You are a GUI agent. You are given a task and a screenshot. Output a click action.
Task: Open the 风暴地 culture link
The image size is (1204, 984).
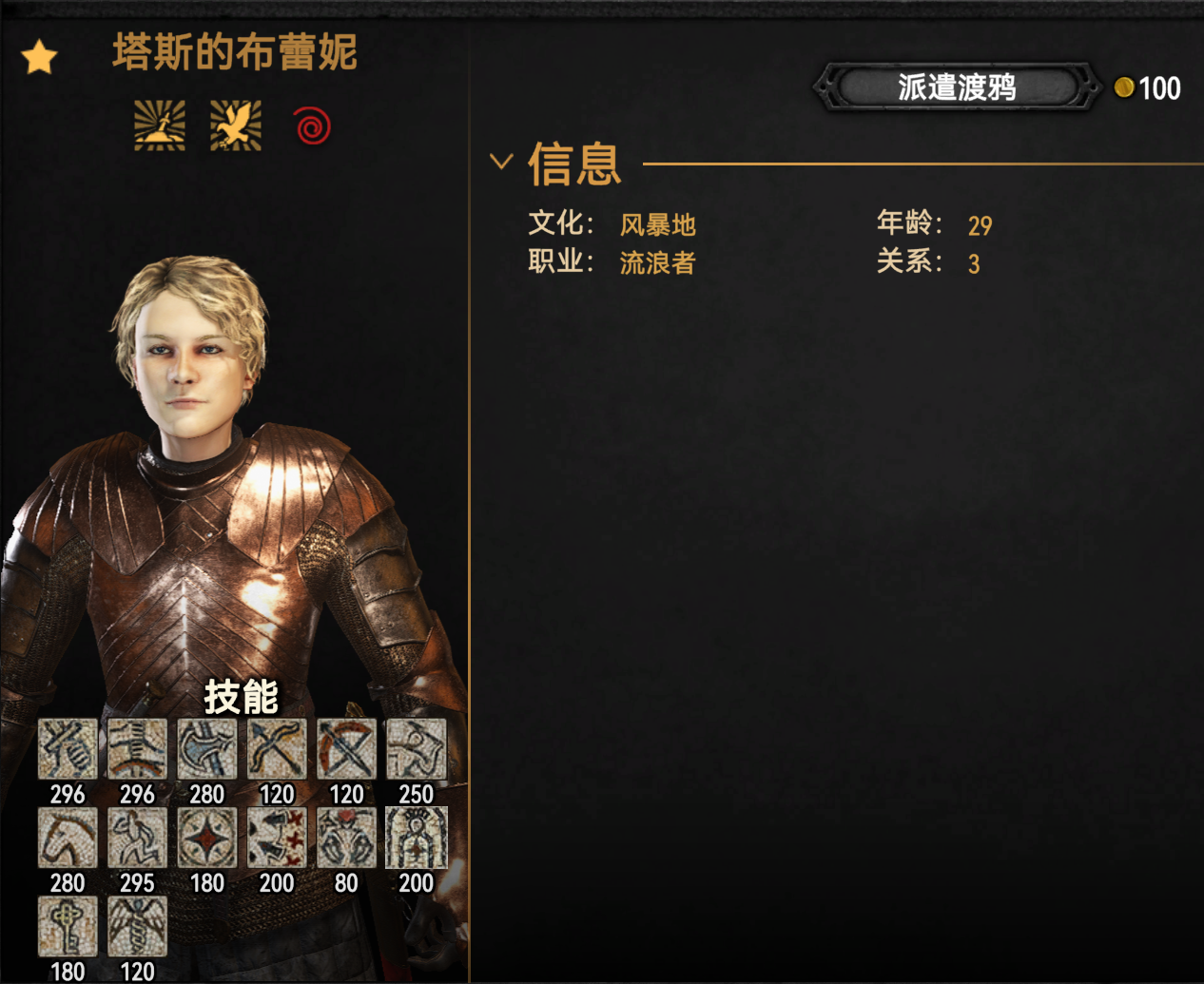pos(657,225)
